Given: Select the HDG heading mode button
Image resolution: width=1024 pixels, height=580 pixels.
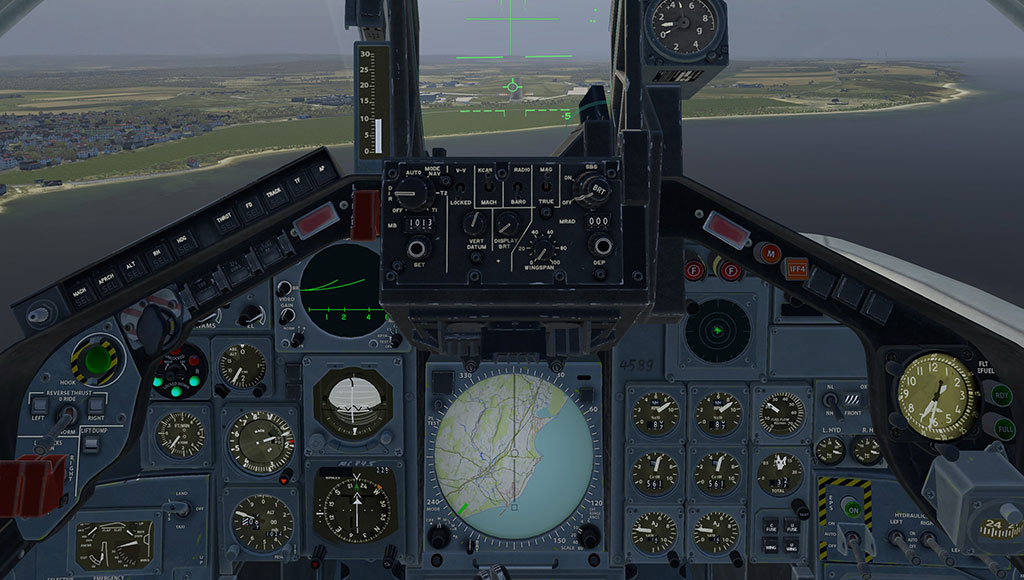Looking at the screenshot, I should pos(180,240).
